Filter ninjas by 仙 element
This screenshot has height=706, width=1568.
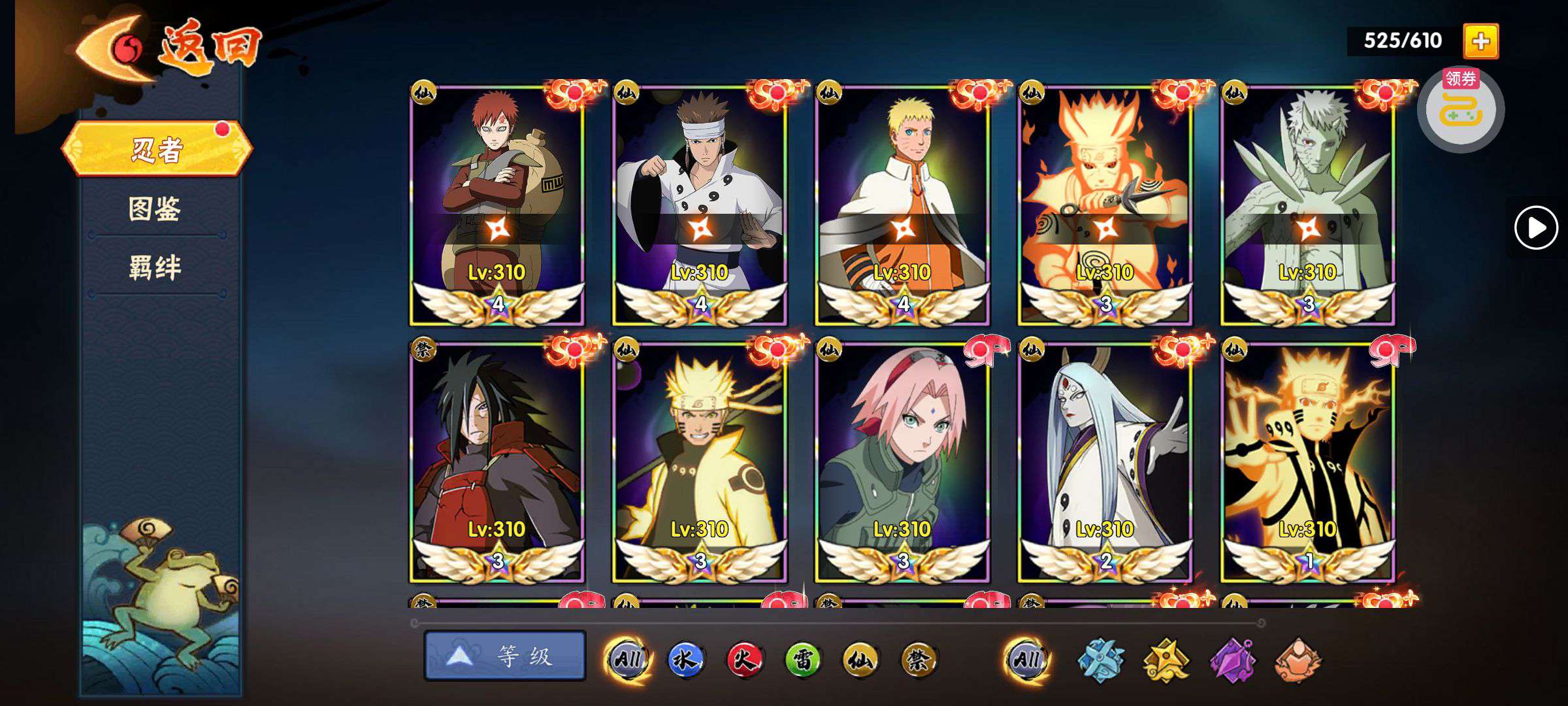coord(860,660)
